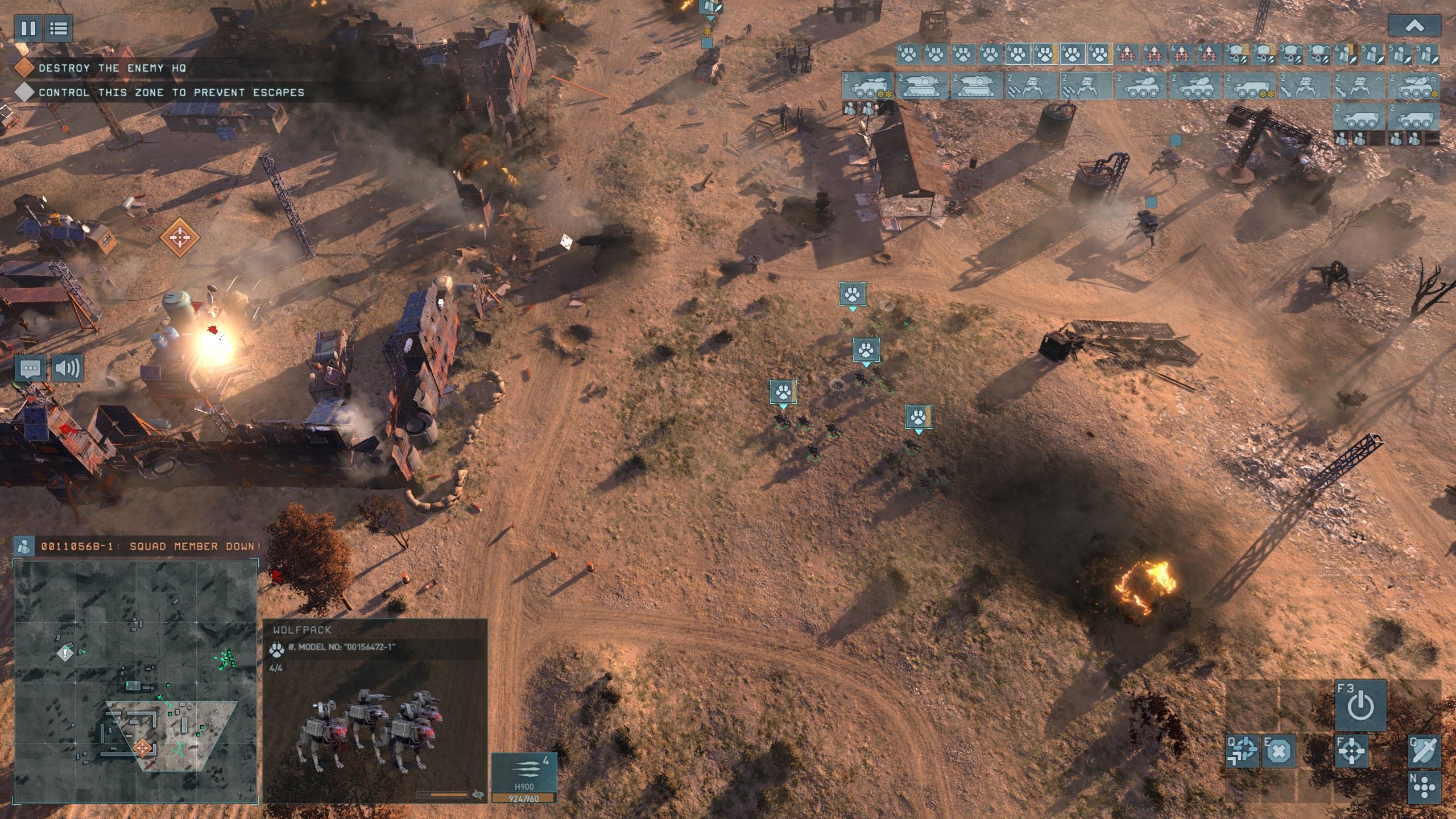1456x819 pixels.
Task: Select the Destroy the Enemy HQ objective
Action: pyautogui.click(x=112, y=68)
